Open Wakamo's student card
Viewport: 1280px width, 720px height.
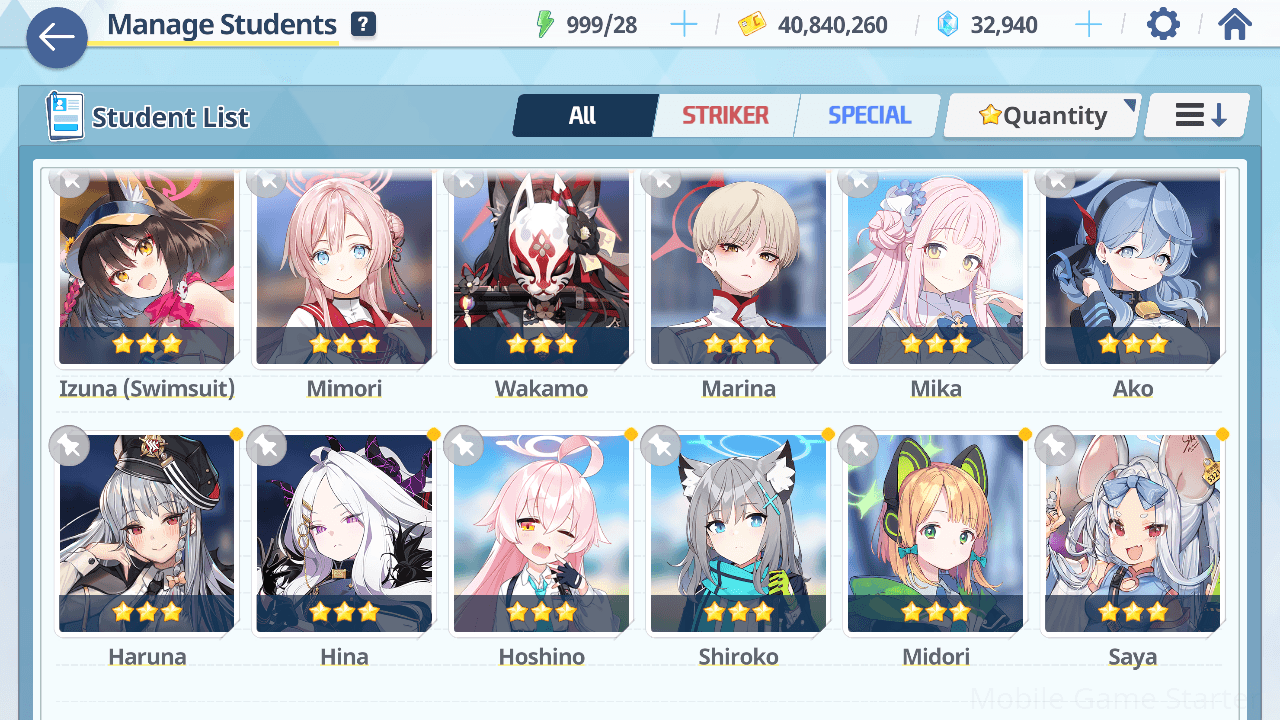541,270
